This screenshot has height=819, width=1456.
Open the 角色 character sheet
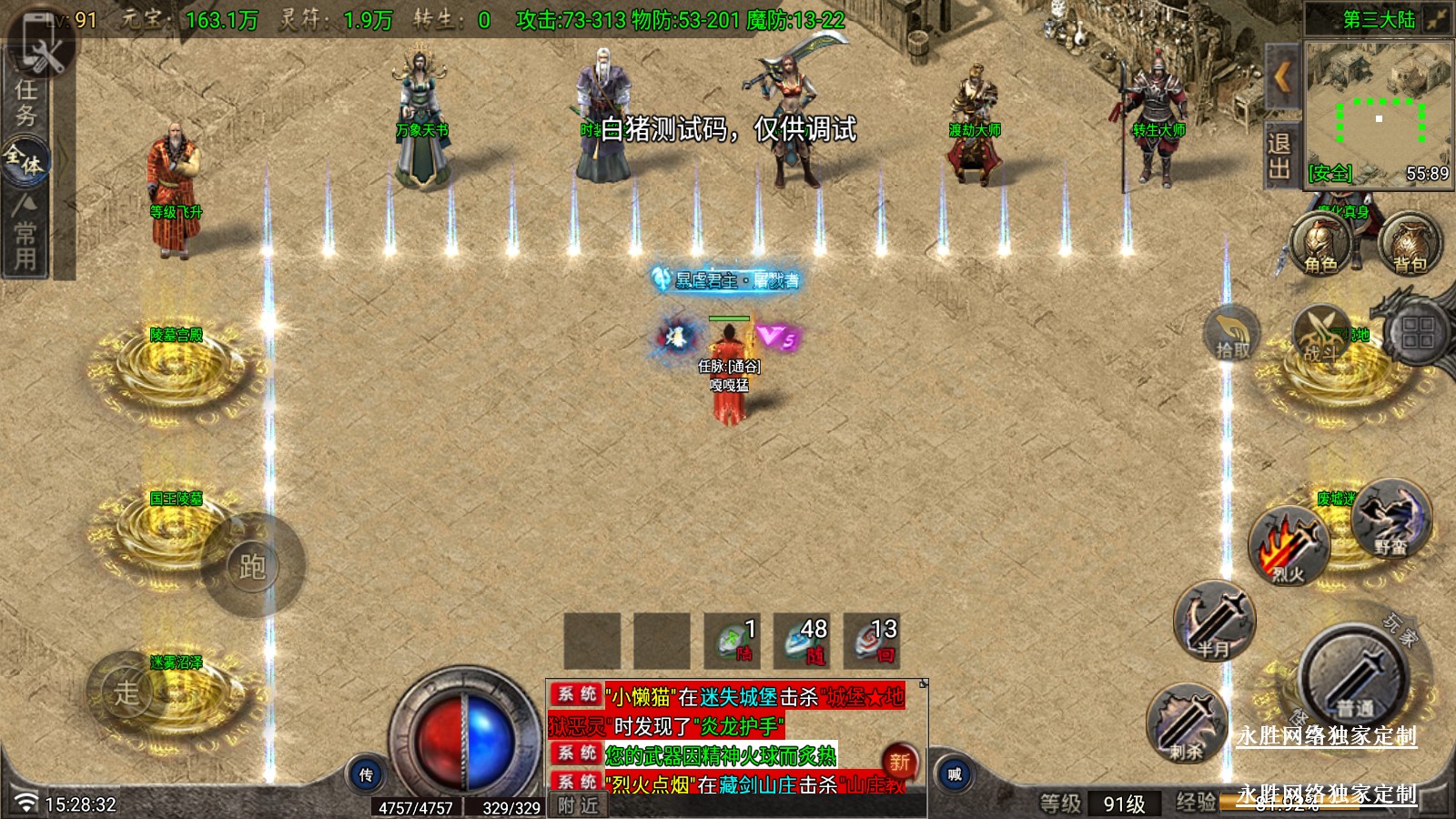click(1320, 246)
